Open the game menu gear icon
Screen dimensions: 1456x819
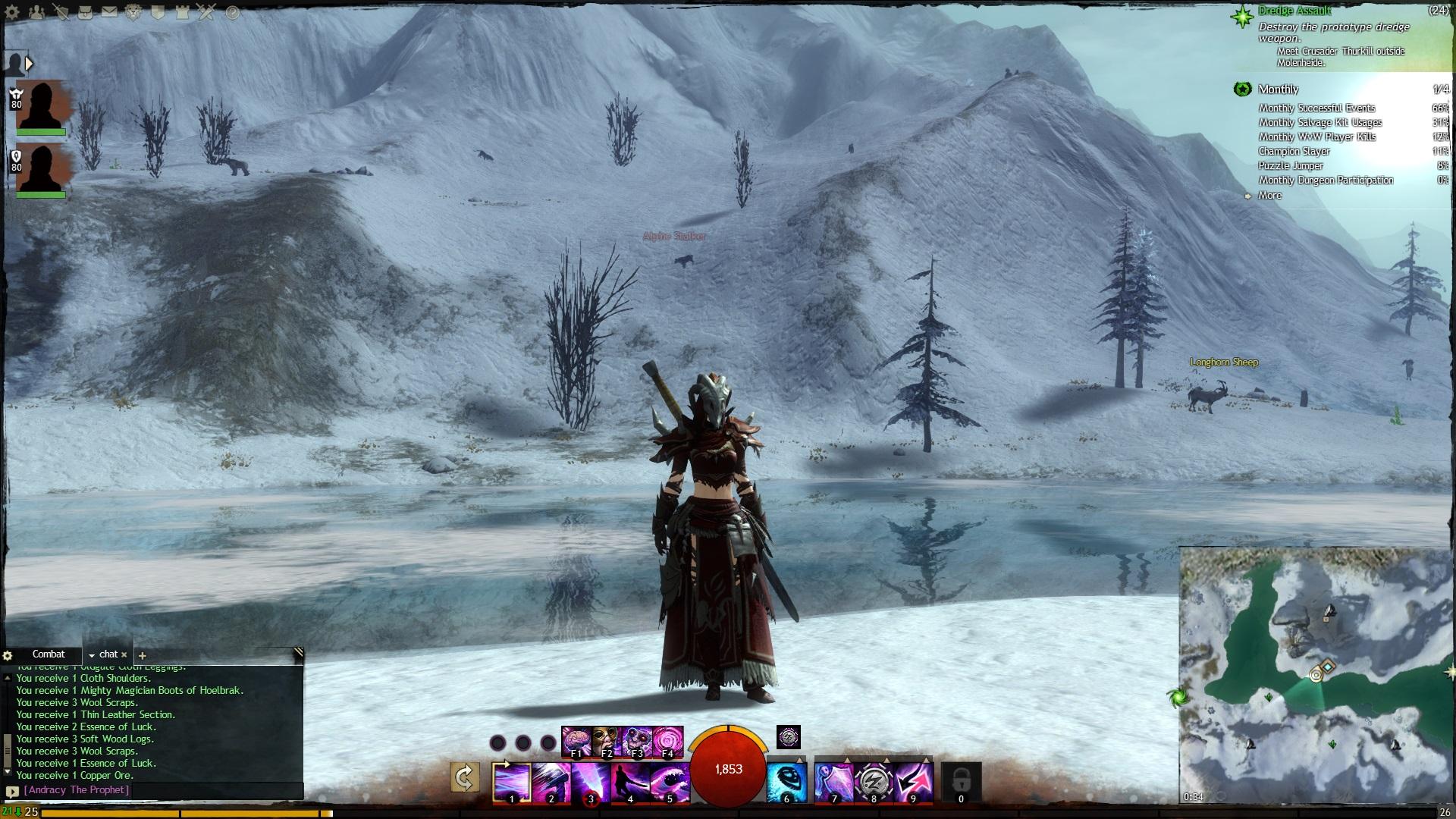pos(12,13)
